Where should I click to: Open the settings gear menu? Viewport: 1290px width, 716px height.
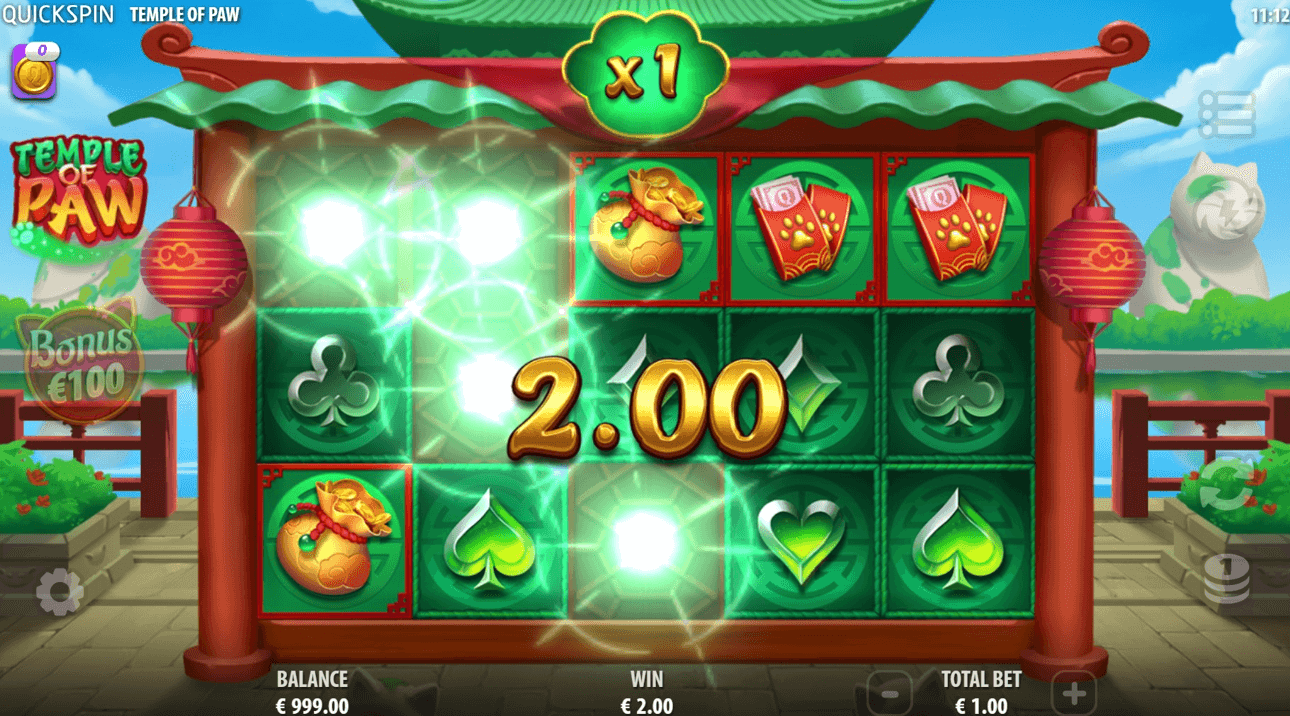pos(60,592)
